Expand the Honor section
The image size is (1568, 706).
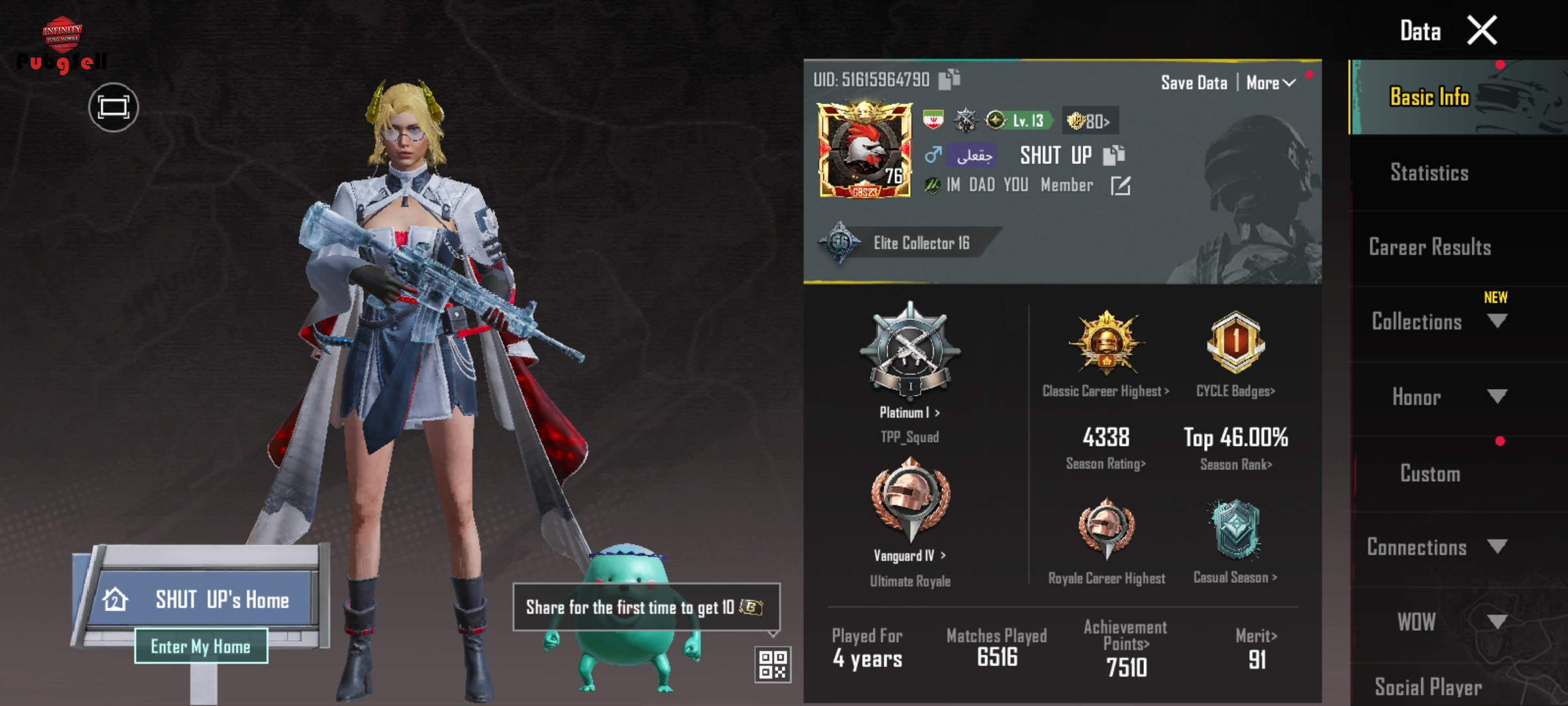[x=1497, y=396]
